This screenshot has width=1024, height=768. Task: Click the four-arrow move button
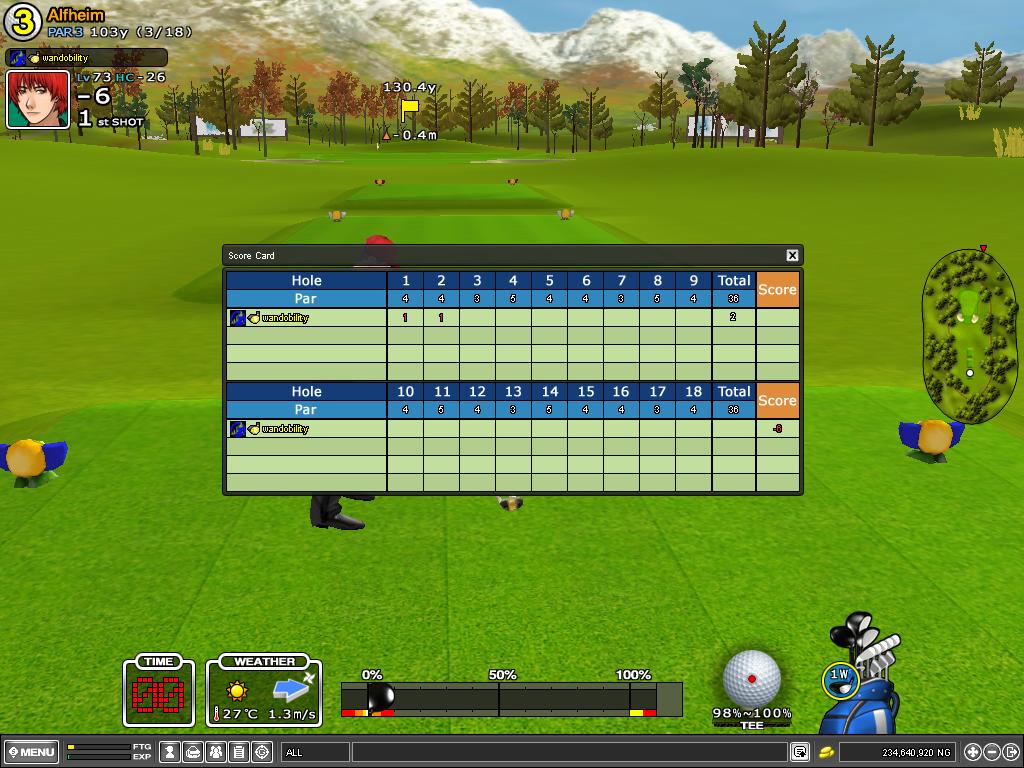point(972,752)
